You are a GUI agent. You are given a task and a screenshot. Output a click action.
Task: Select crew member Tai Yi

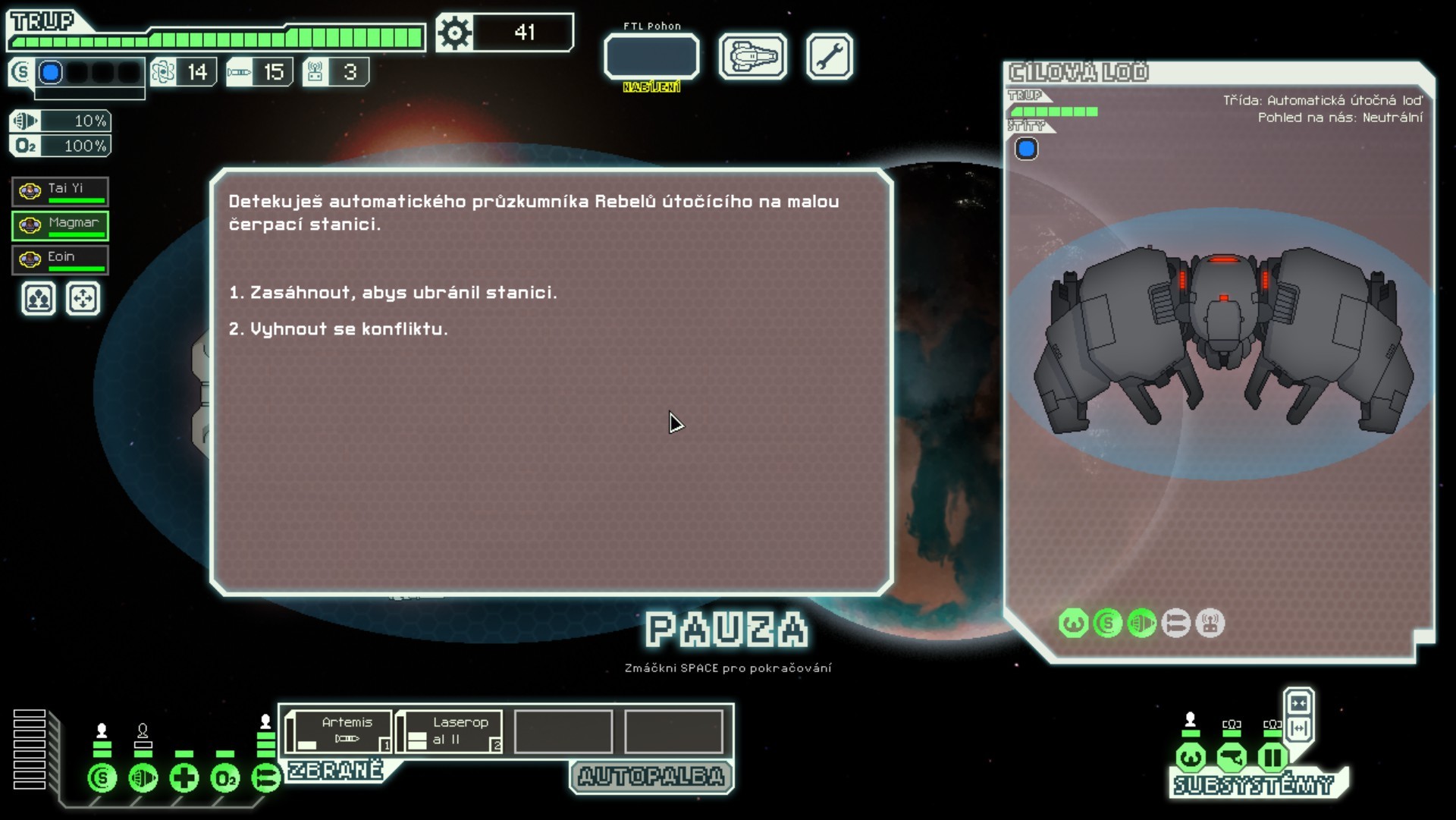(x=60, y=192)
